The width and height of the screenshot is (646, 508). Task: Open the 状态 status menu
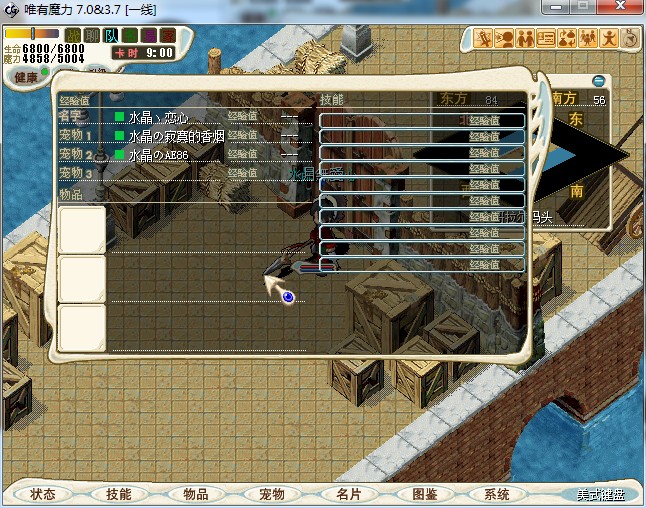pyautogui.click(x=42, y=494)
